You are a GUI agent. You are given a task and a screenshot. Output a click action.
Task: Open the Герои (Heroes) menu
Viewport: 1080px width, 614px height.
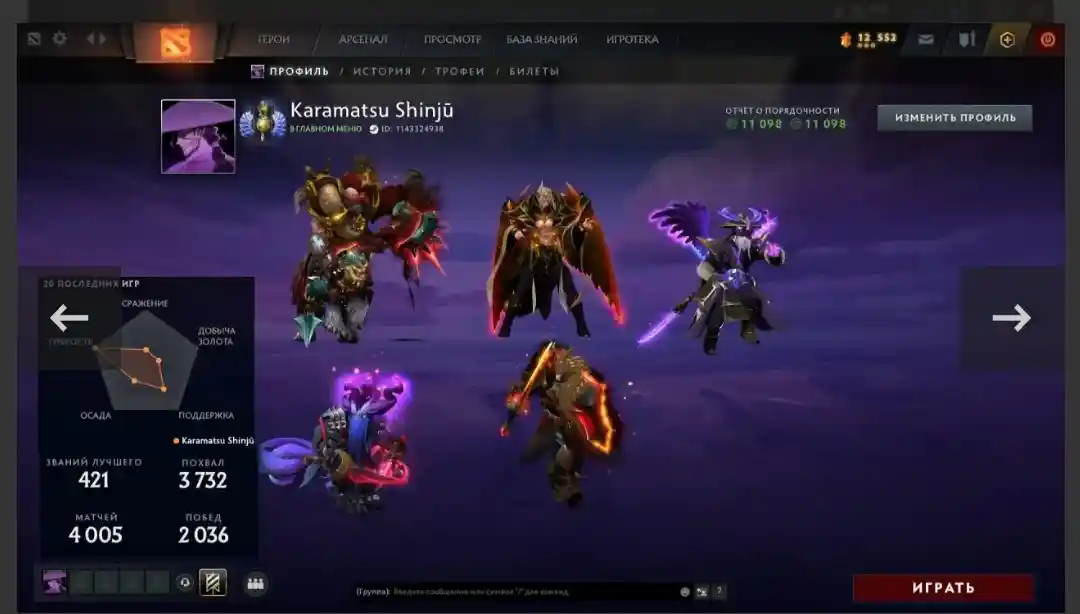click(273, 40)
